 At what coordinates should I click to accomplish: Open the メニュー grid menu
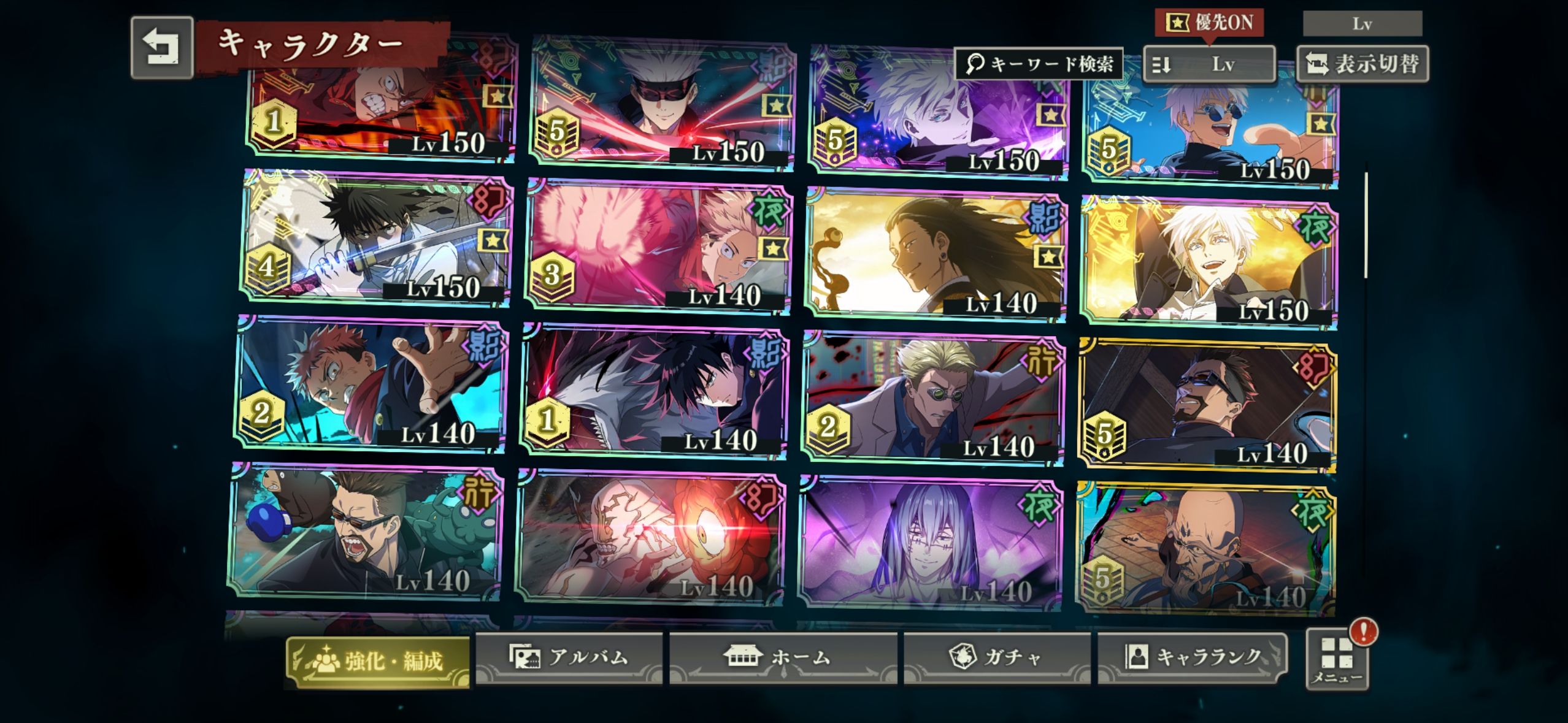1337,659
